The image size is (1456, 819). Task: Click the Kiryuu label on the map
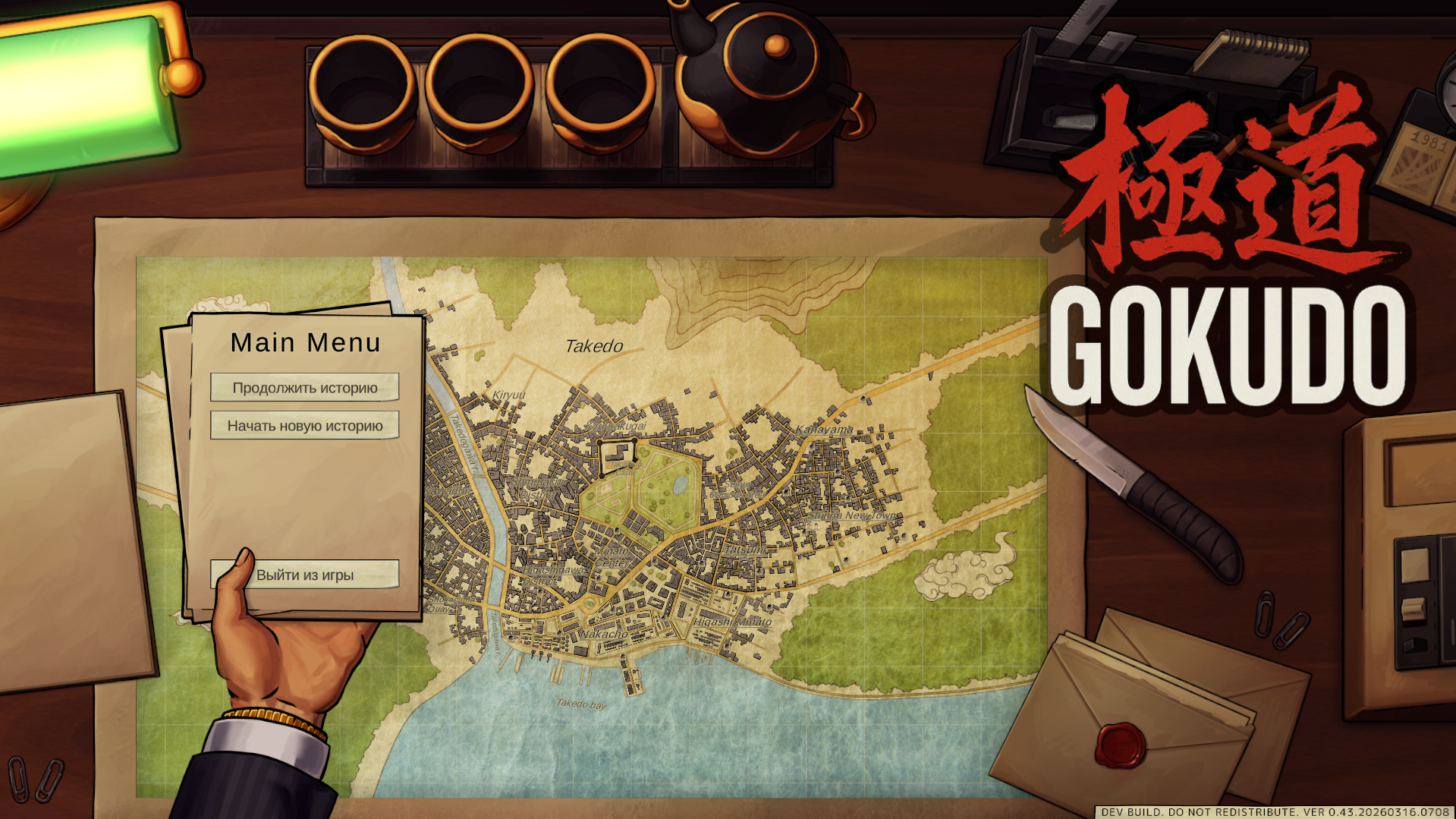click(x=511, y=395)
